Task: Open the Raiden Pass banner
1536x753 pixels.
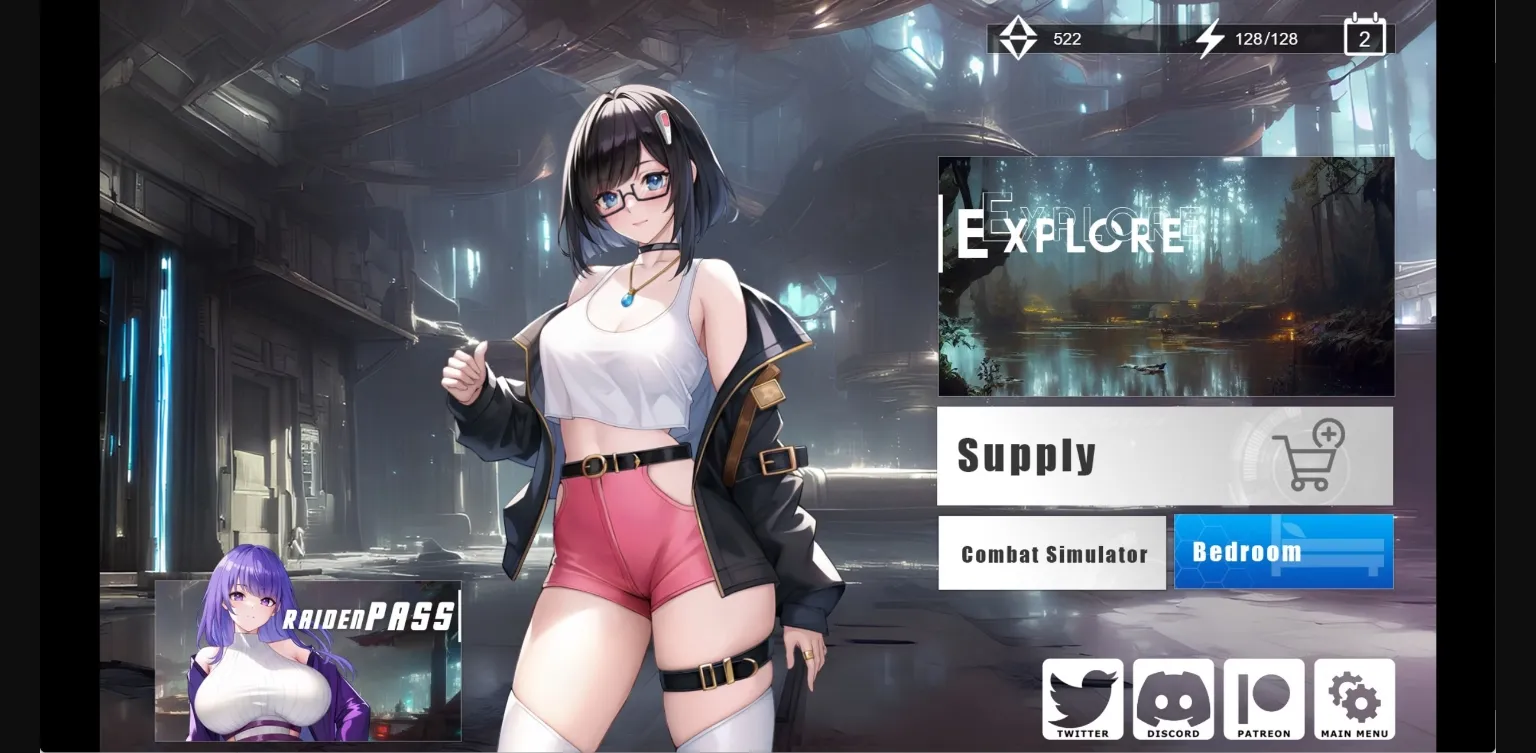Action: [x=305, y=660]
